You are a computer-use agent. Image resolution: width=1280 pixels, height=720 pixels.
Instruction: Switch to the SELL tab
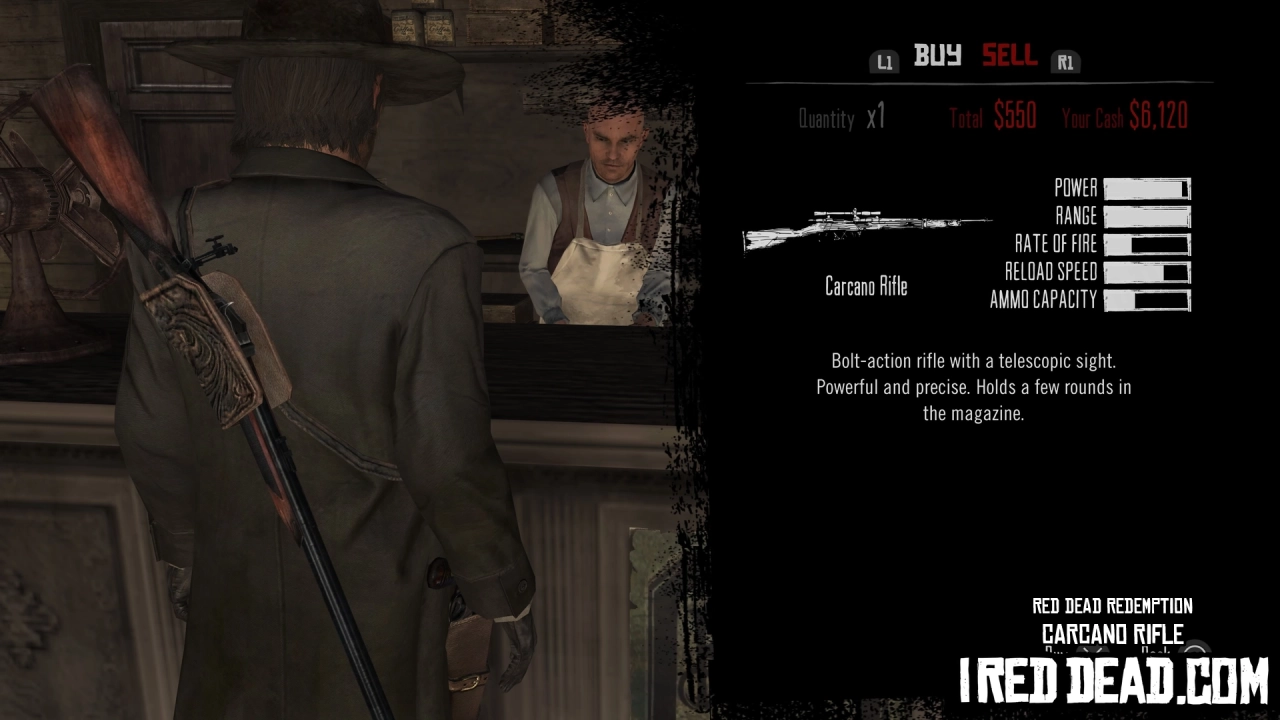(1009, 57)
